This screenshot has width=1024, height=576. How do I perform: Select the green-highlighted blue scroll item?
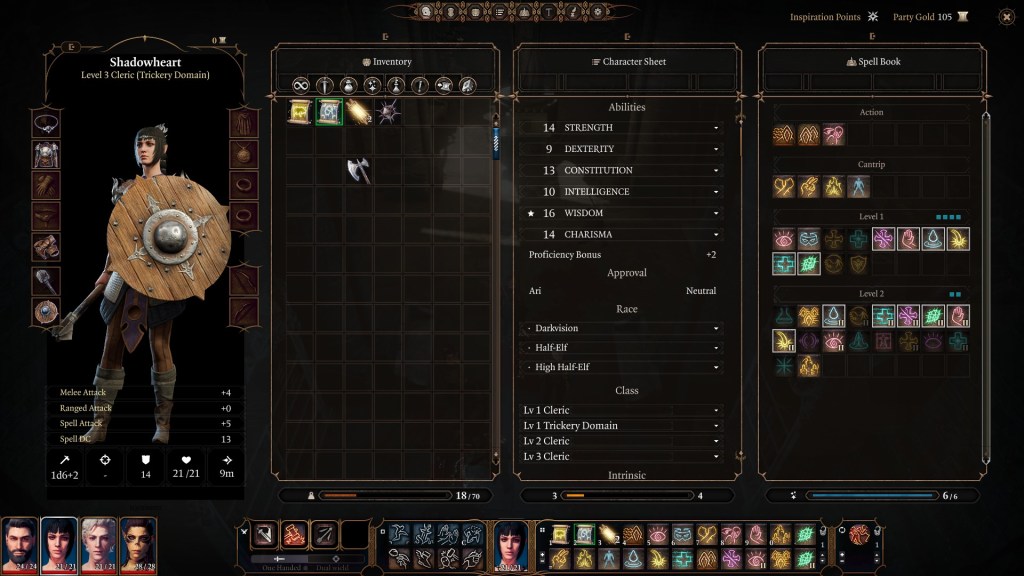coord(329,112)
